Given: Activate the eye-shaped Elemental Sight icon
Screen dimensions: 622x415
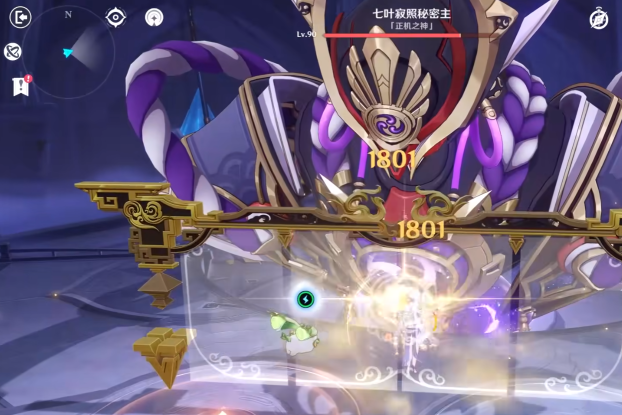Looking at the screenshot, I should [x=116, y=17].
